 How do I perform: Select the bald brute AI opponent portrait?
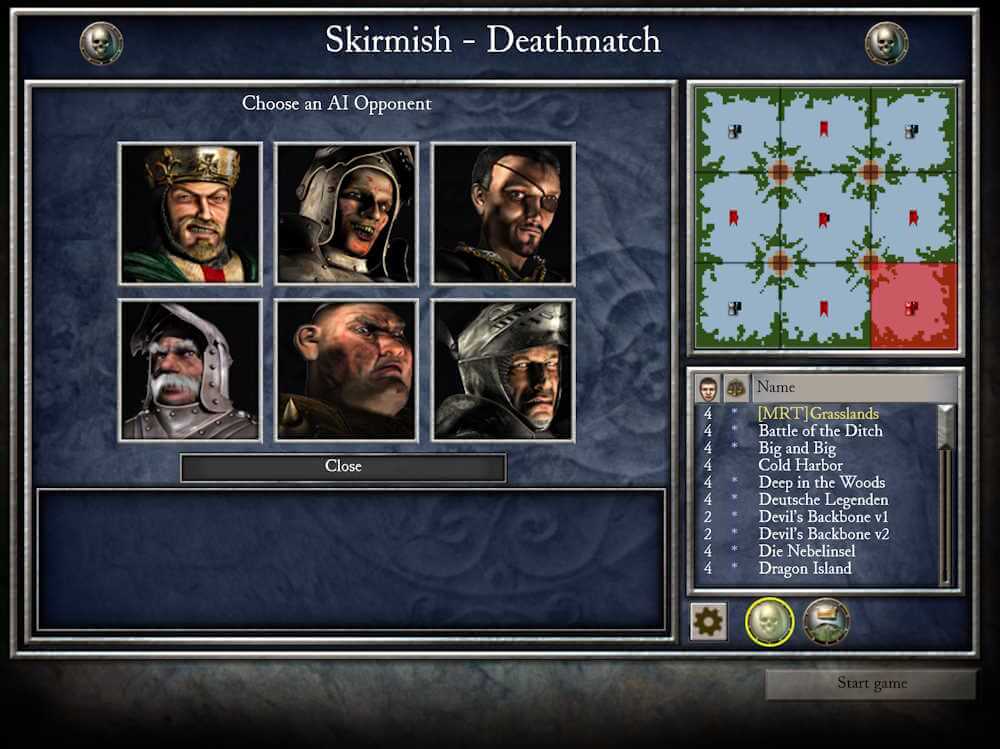pos(346,370)
